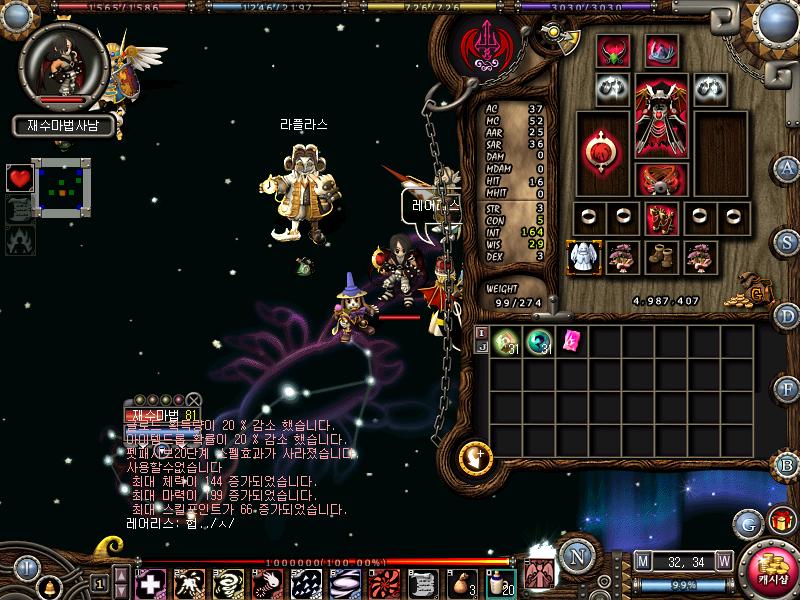Viewport: 800px width, 600px height.
Task: Open the red gift box icon
Action: point(781,522)
